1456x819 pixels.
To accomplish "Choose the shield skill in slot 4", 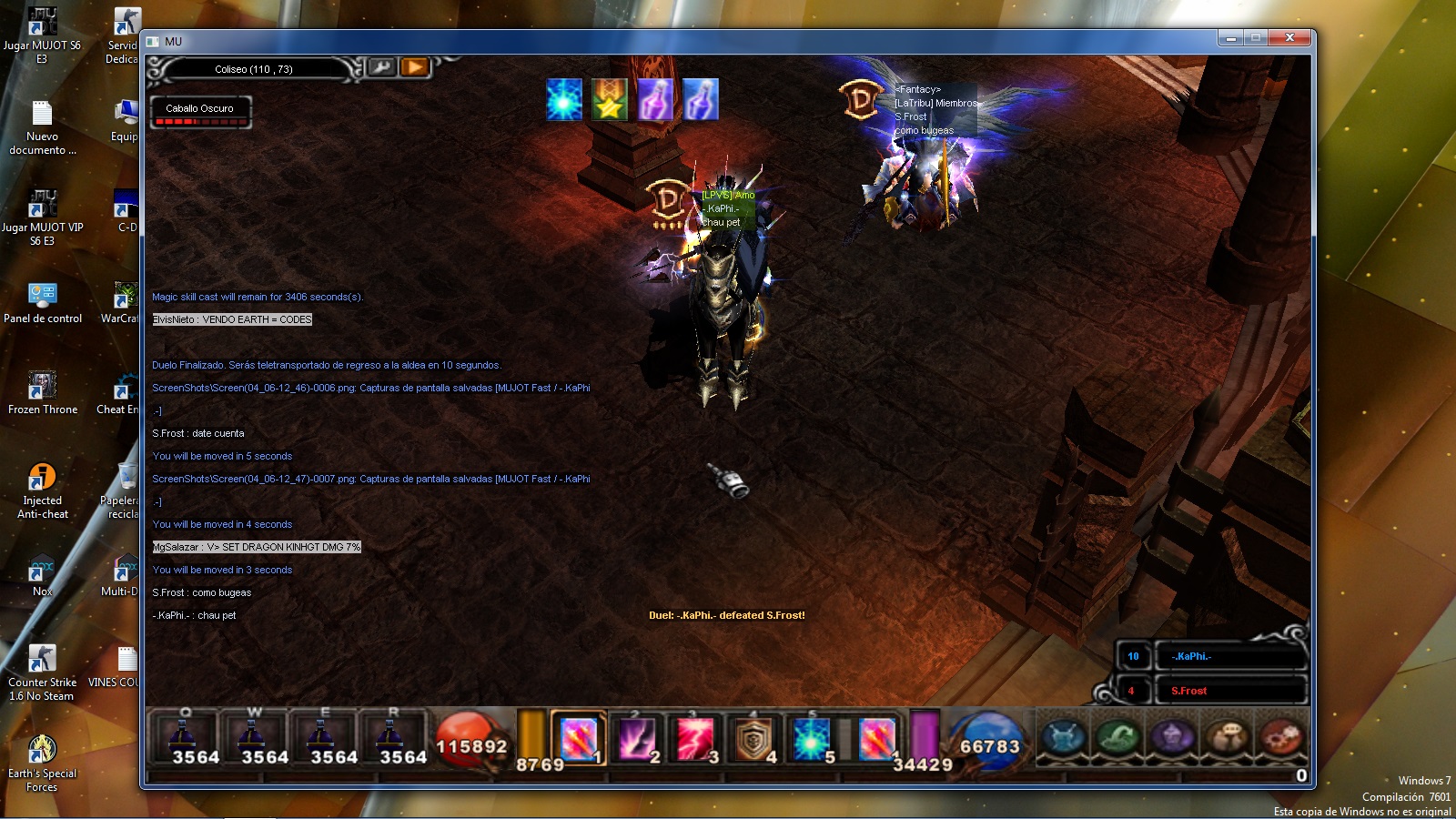I will pos(753,738).
